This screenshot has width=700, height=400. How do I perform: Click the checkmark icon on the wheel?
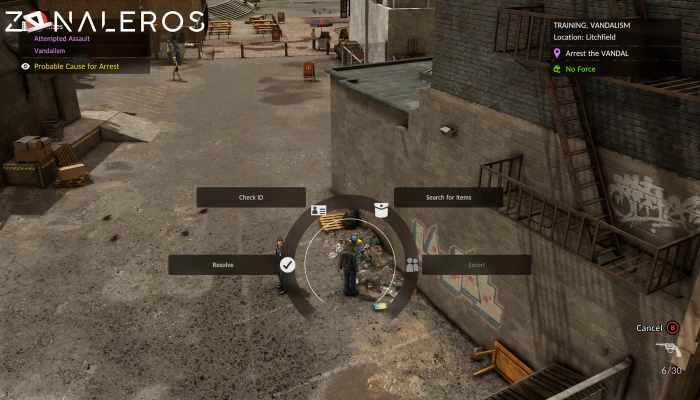coord(287,265)
